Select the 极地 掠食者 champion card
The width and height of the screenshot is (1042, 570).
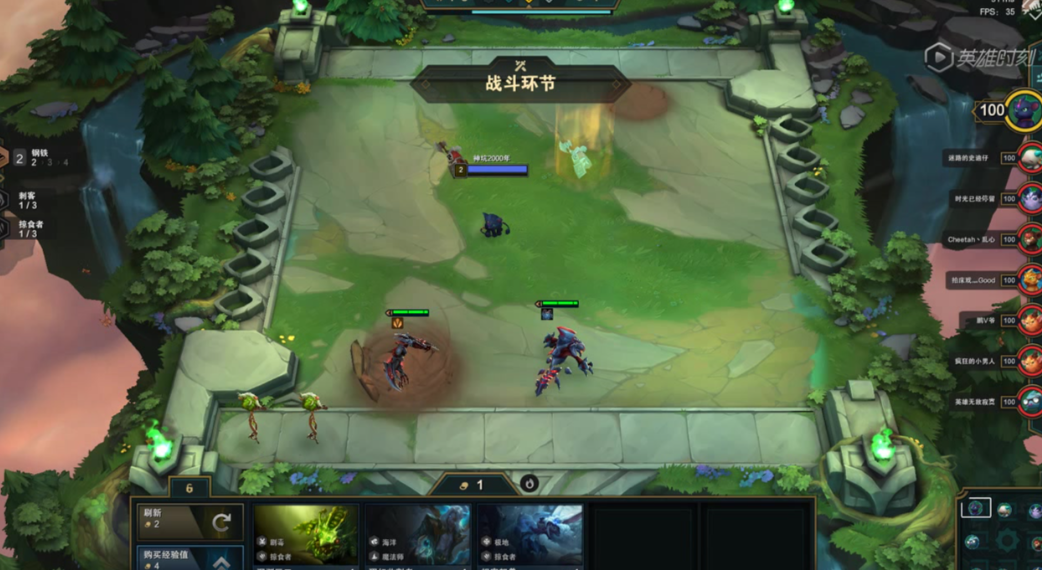[529, 535]
